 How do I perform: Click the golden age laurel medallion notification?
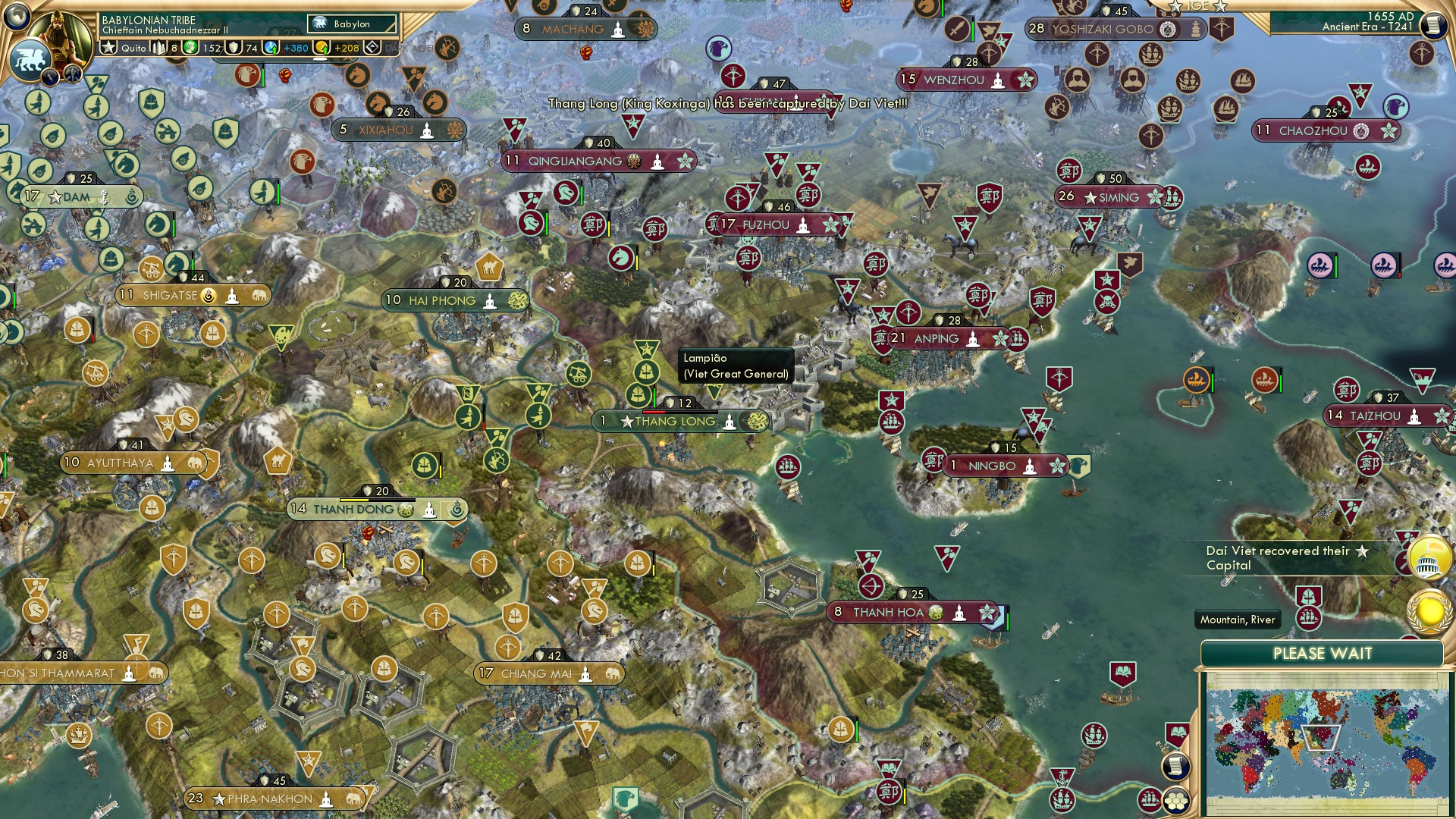1429,610
